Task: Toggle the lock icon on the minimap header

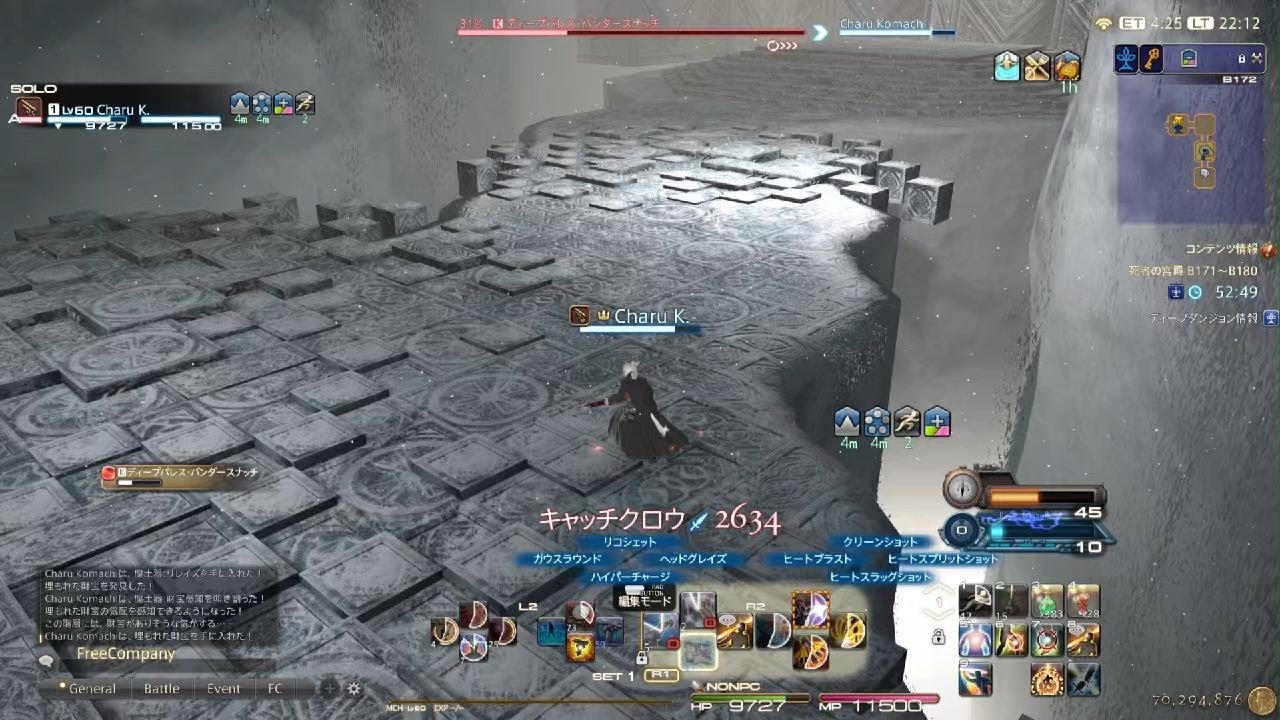Action: pyautogui.click(x=1241, y=57)
